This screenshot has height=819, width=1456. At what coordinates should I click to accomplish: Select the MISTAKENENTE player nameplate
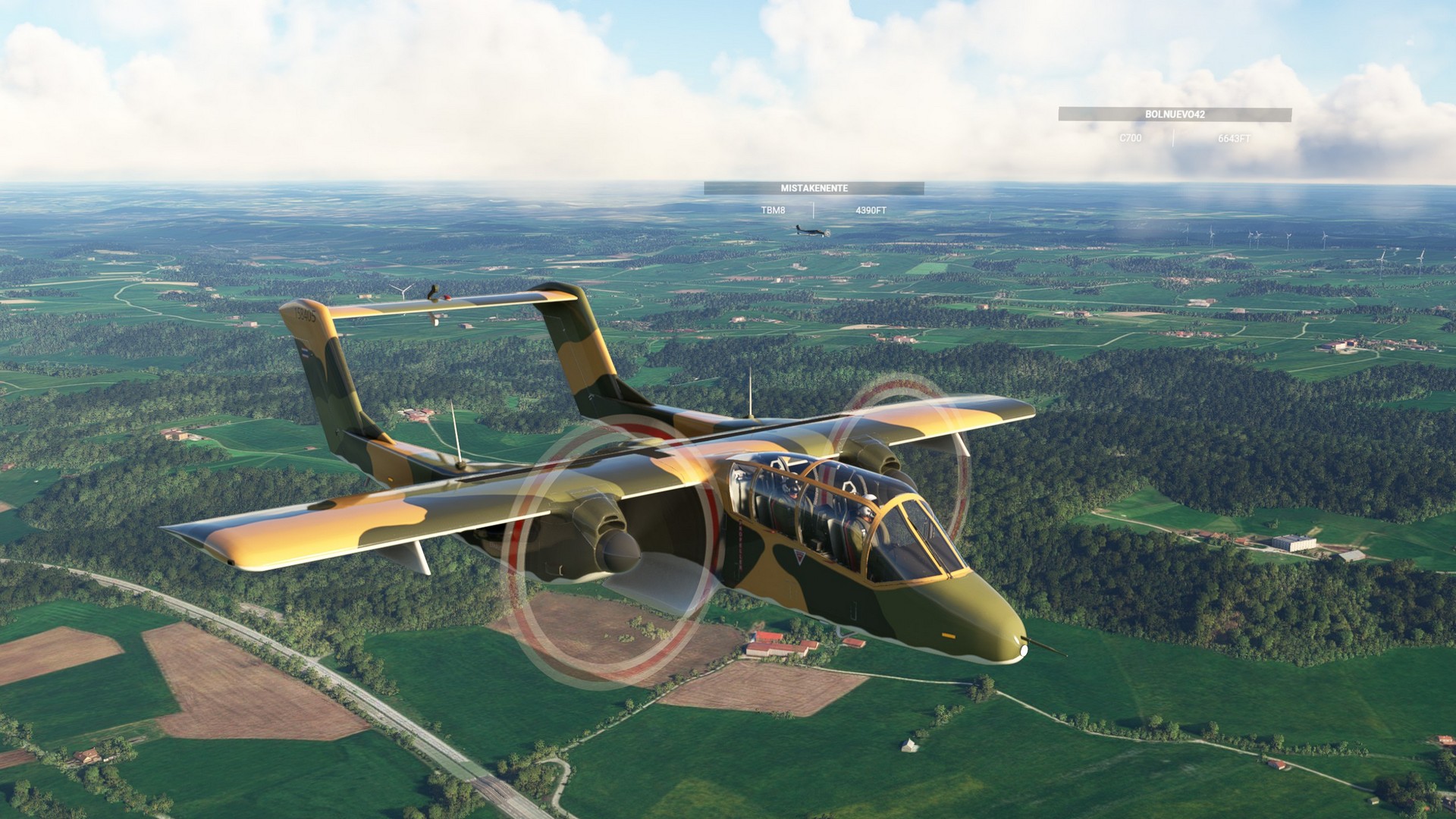[x=814, y=188]
